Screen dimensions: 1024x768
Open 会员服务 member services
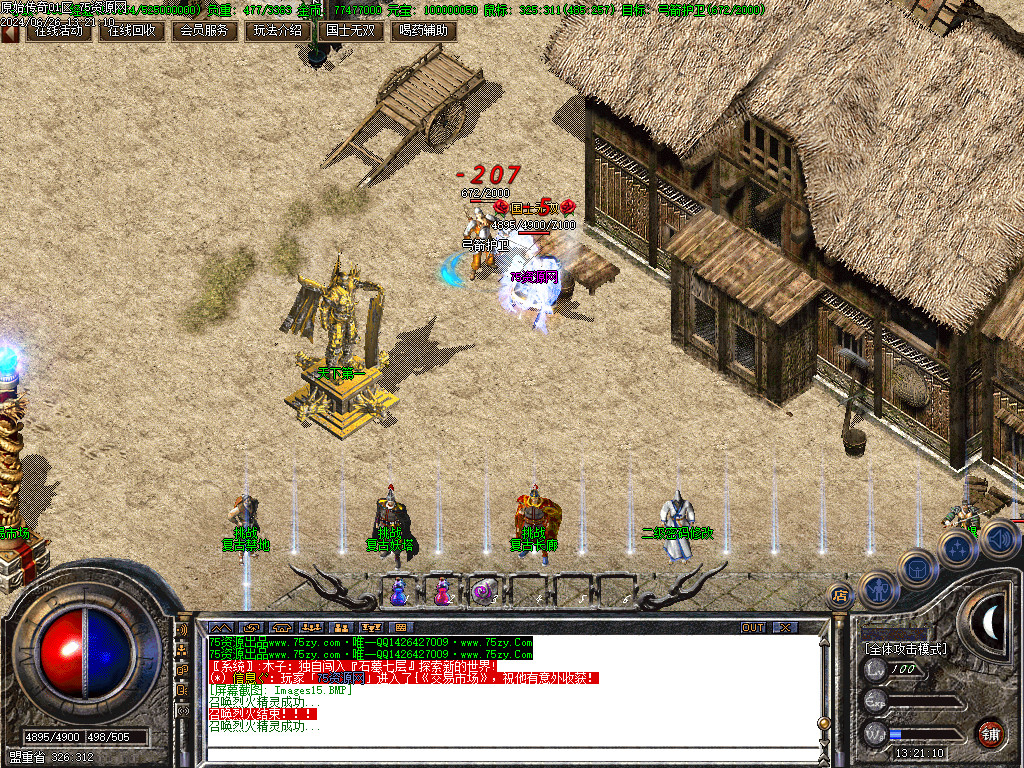(204, 30)
